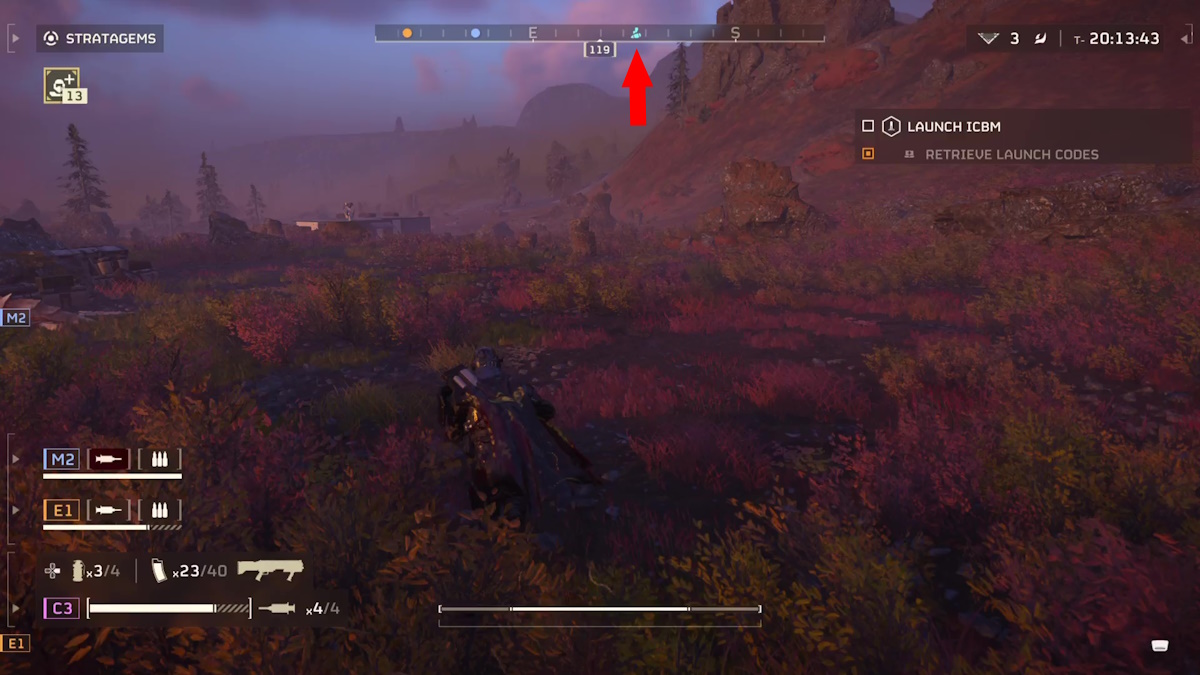
Task: Open the chat icon in the corner
Action: point(1160,645)
